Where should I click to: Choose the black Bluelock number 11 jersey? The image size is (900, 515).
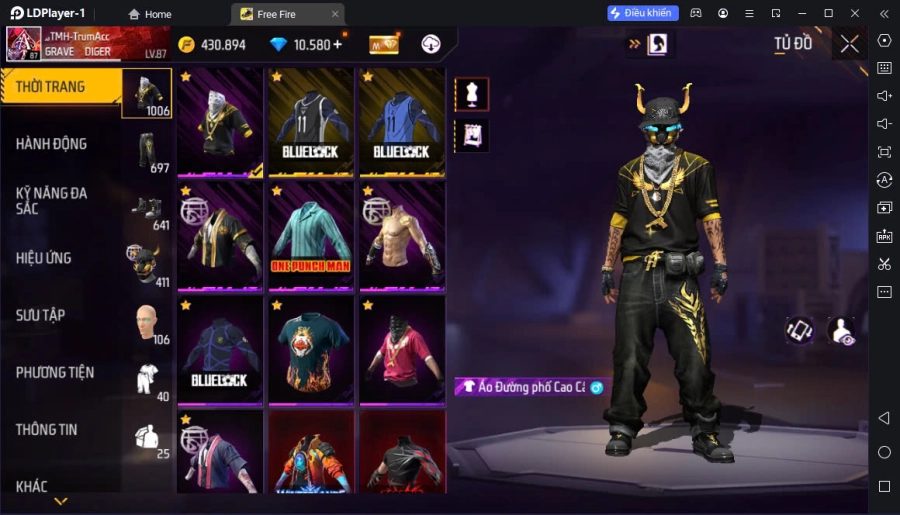pos(311,122)
